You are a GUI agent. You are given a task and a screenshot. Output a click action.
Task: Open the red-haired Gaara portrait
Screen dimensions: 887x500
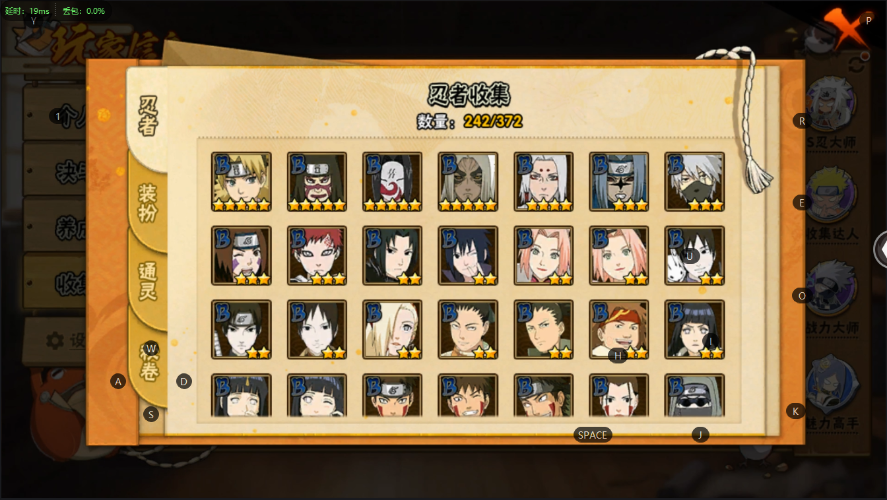click(x=317, y=255)
